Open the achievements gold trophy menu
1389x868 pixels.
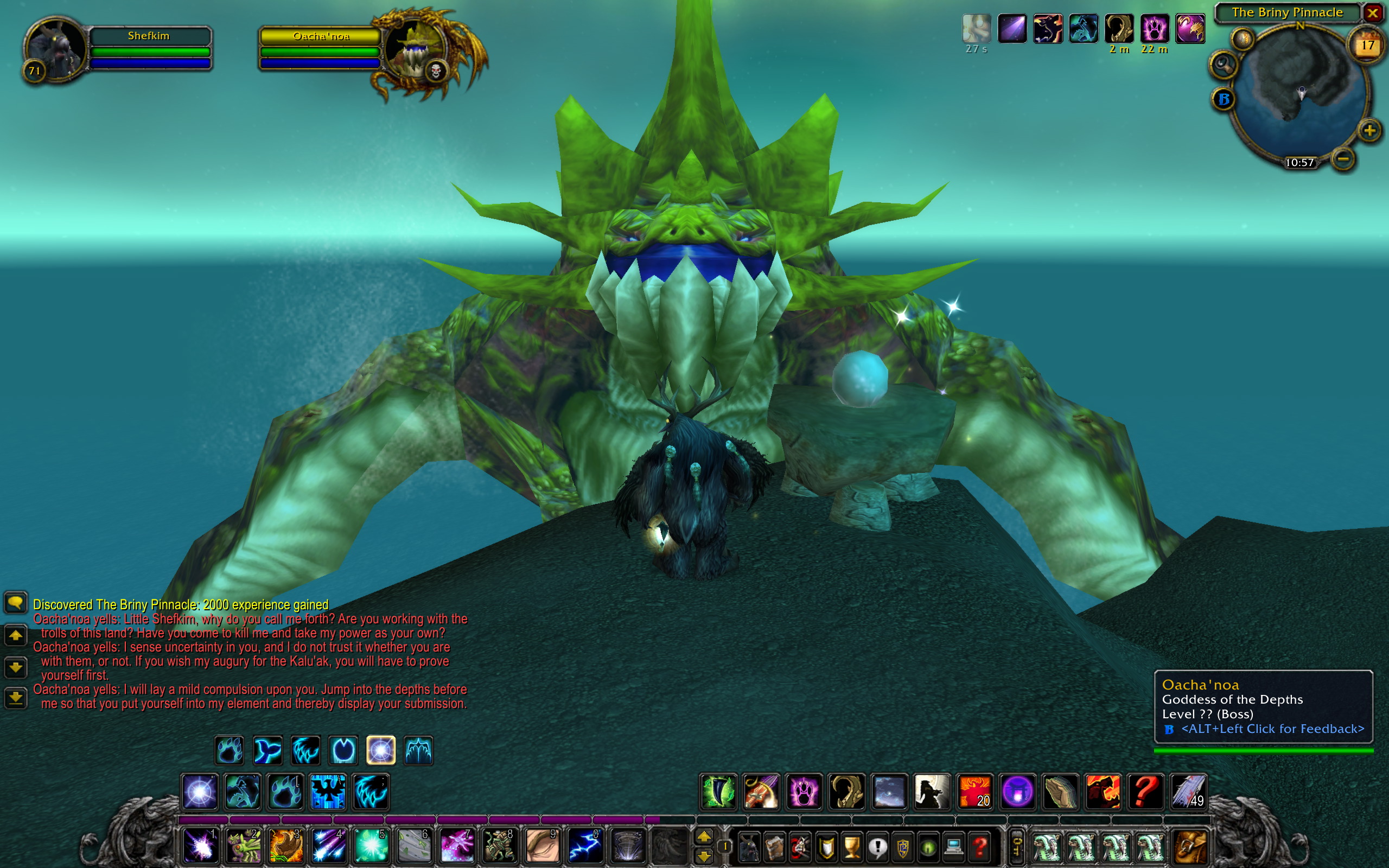click(x=852, y=847)
